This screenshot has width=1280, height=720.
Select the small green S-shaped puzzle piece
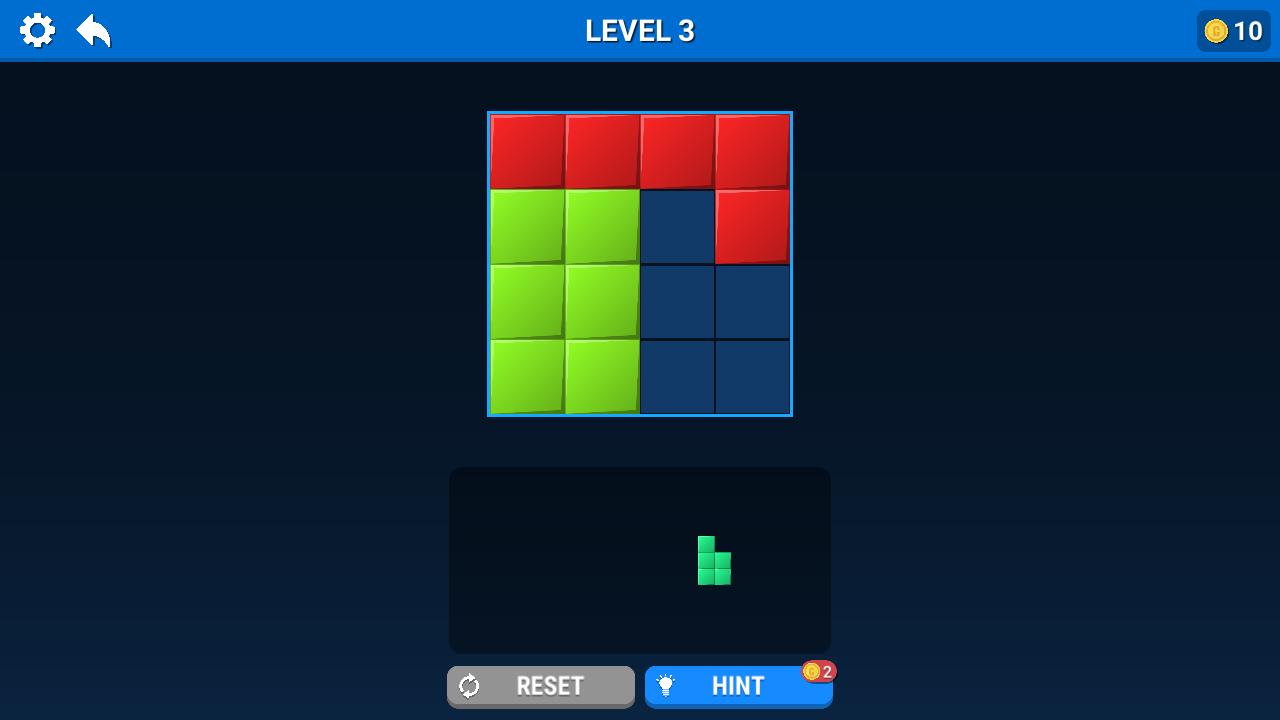(714, 562)
